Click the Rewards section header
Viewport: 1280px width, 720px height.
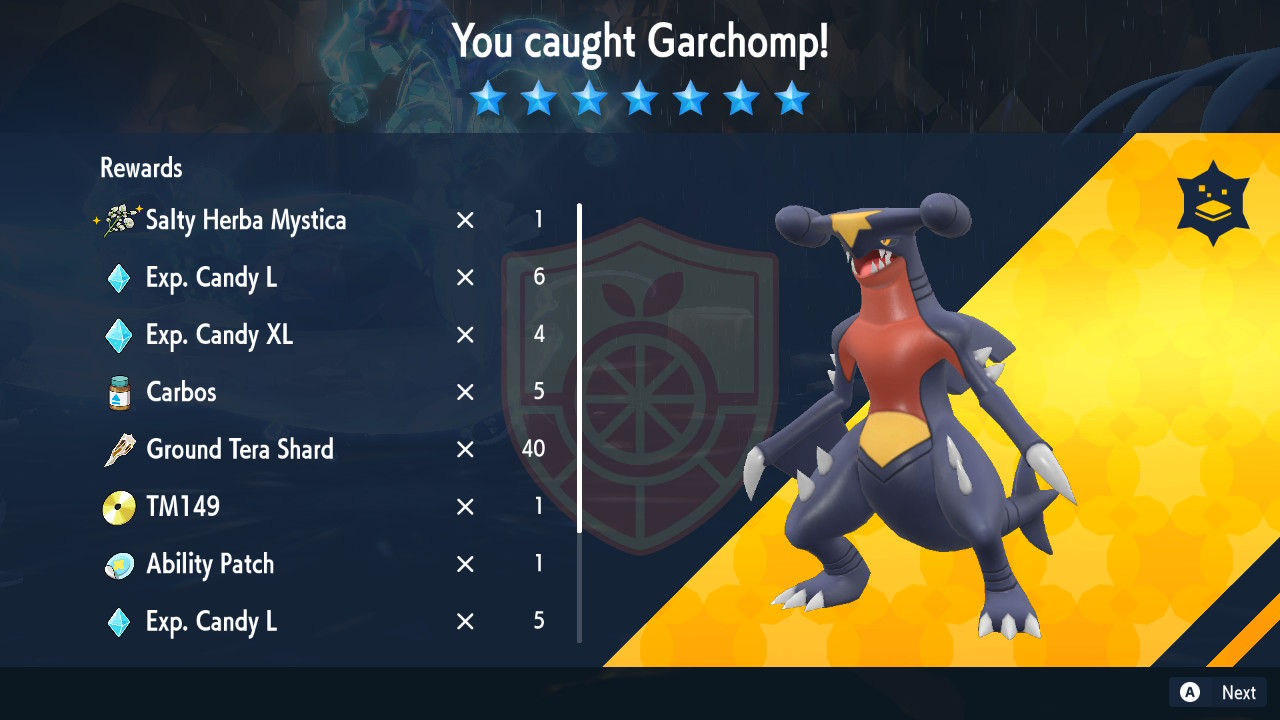click(140, 168)
